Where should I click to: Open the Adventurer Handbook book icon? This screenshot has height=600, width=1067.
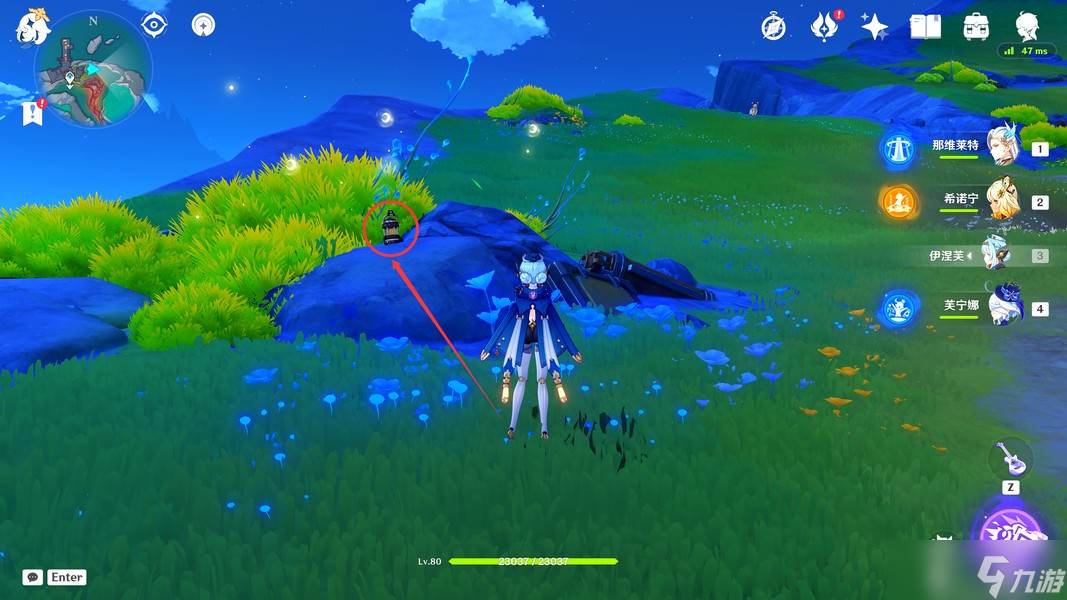click(925, 27)
